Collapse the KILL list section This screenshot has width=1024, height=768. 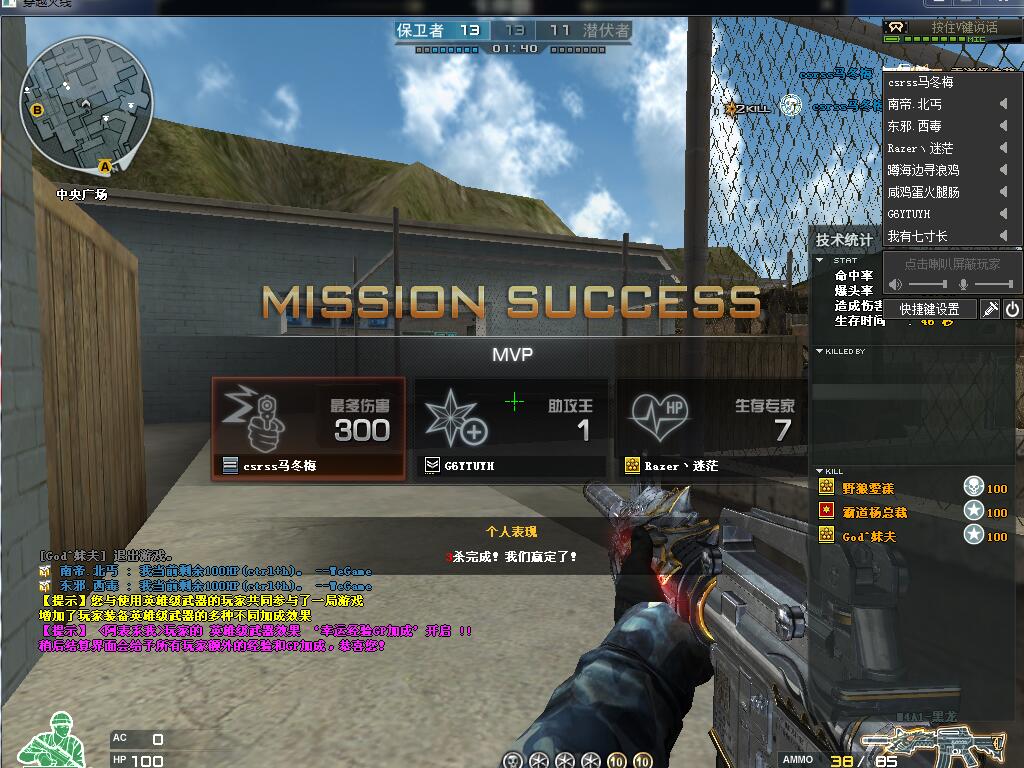[x=820, y=471]
